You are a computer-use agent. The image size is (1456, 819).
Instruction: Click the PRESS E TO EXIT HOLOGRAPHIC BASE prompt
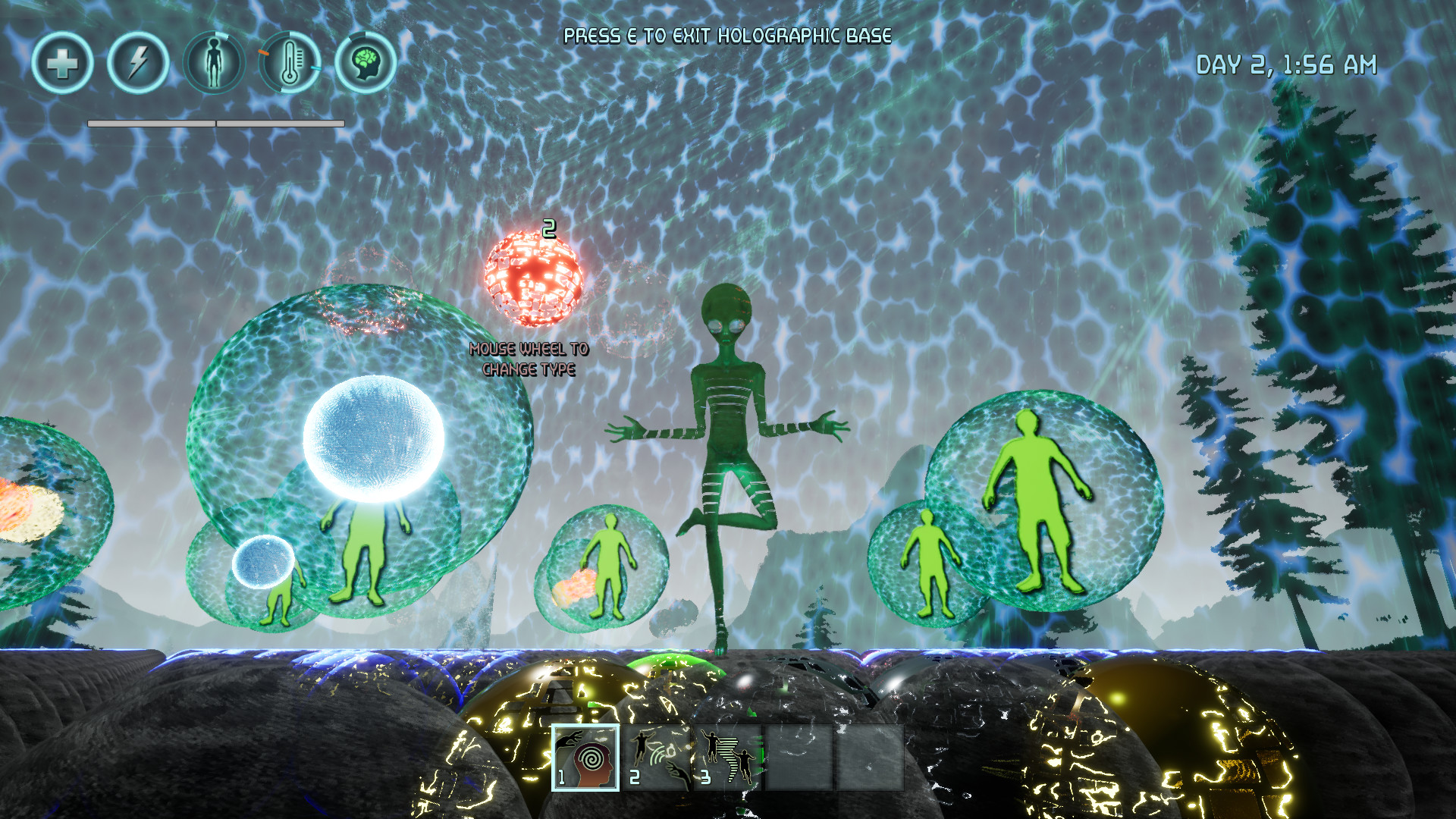coord(726,34)
